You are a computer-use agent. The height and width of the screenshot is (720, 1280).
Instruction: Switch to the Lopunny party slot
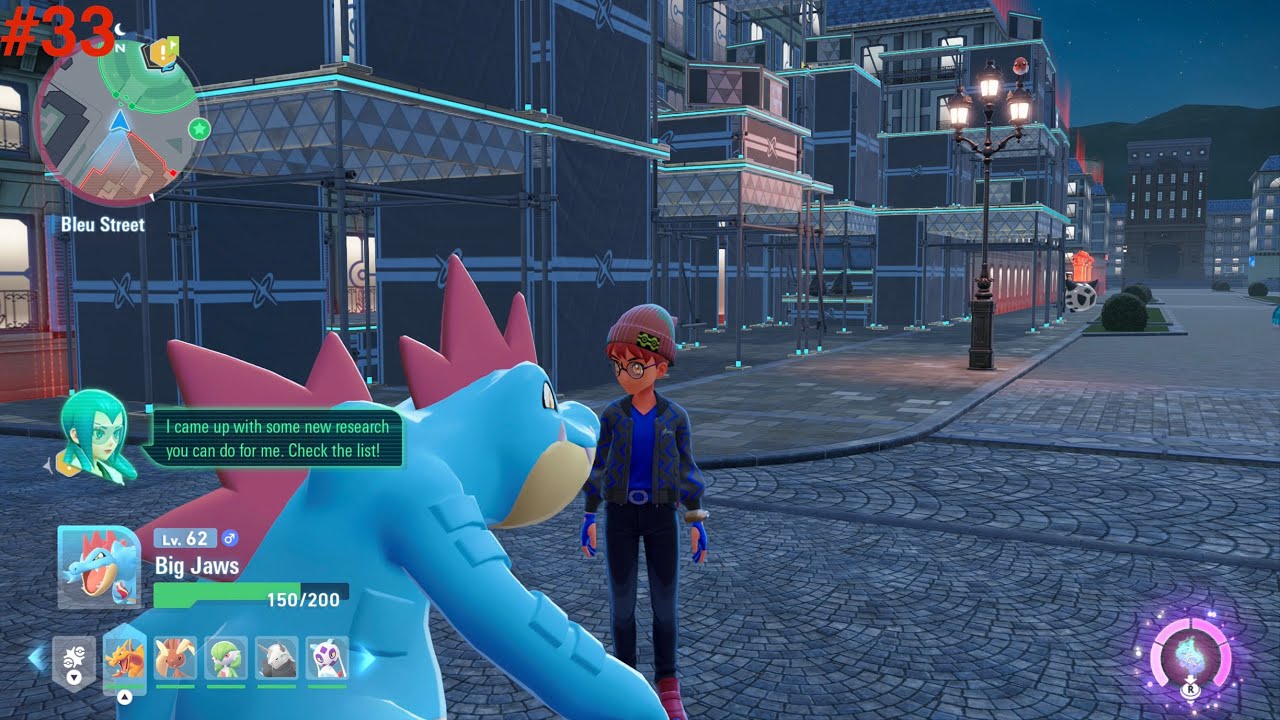(x=175, y=659)
